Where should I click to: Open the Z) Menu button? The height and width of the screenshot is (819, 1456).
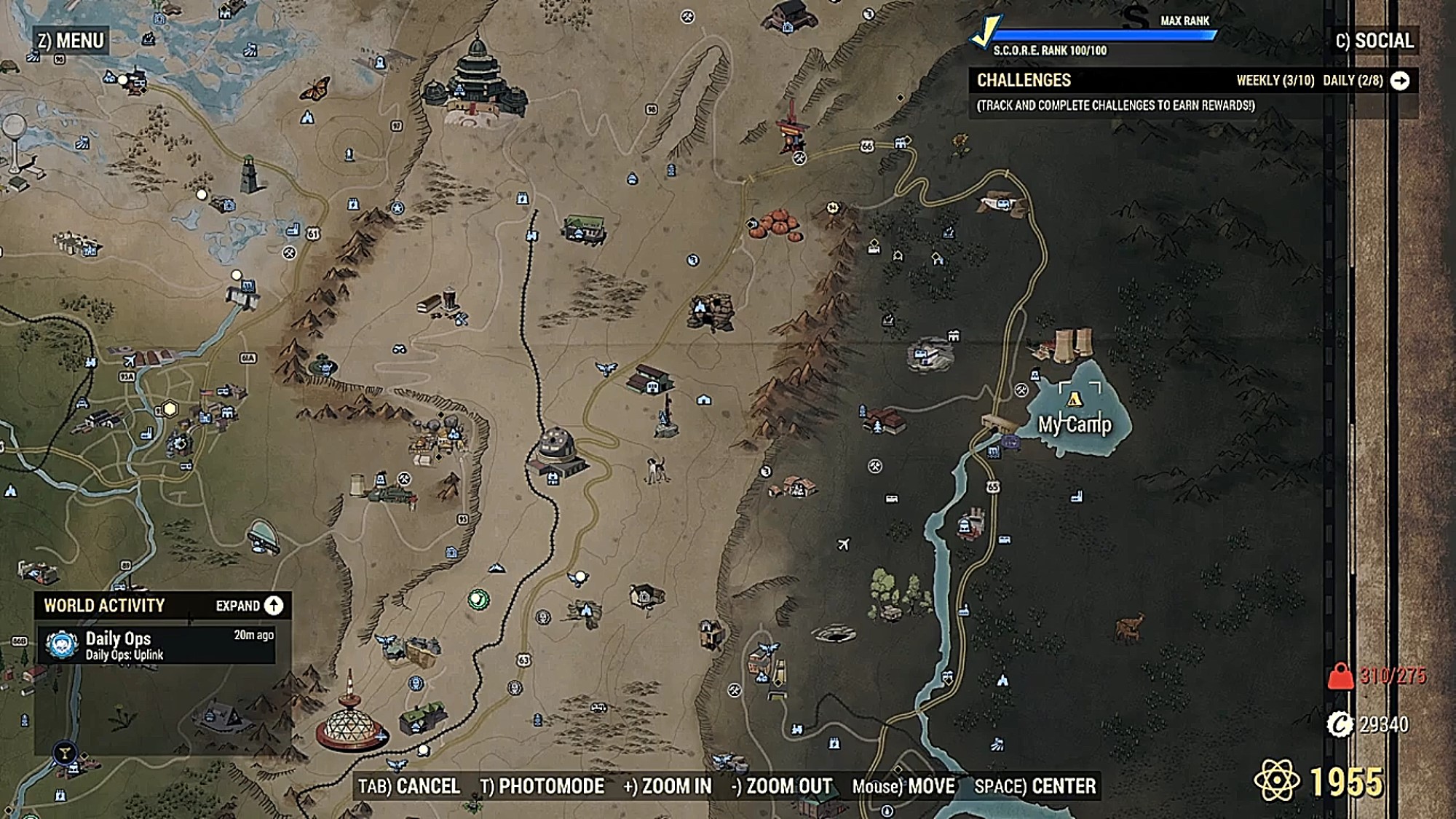point(71,41)
